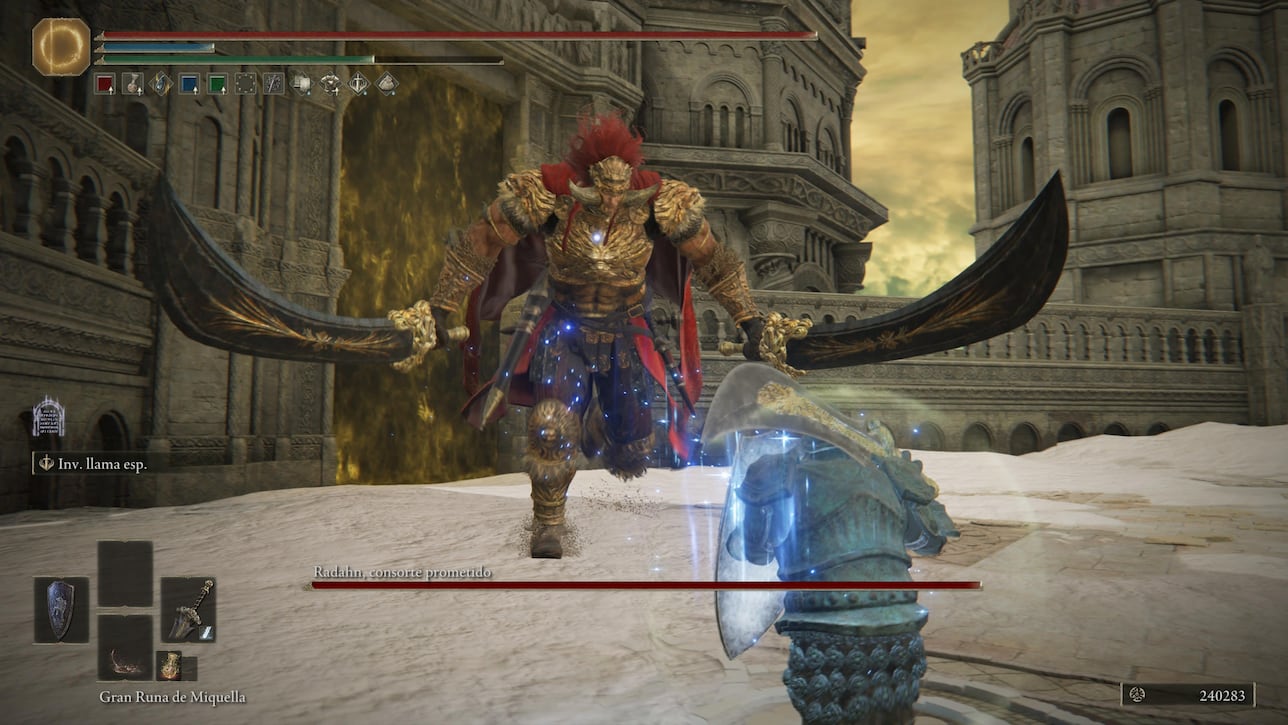Click the flask status effect icon

133,84
